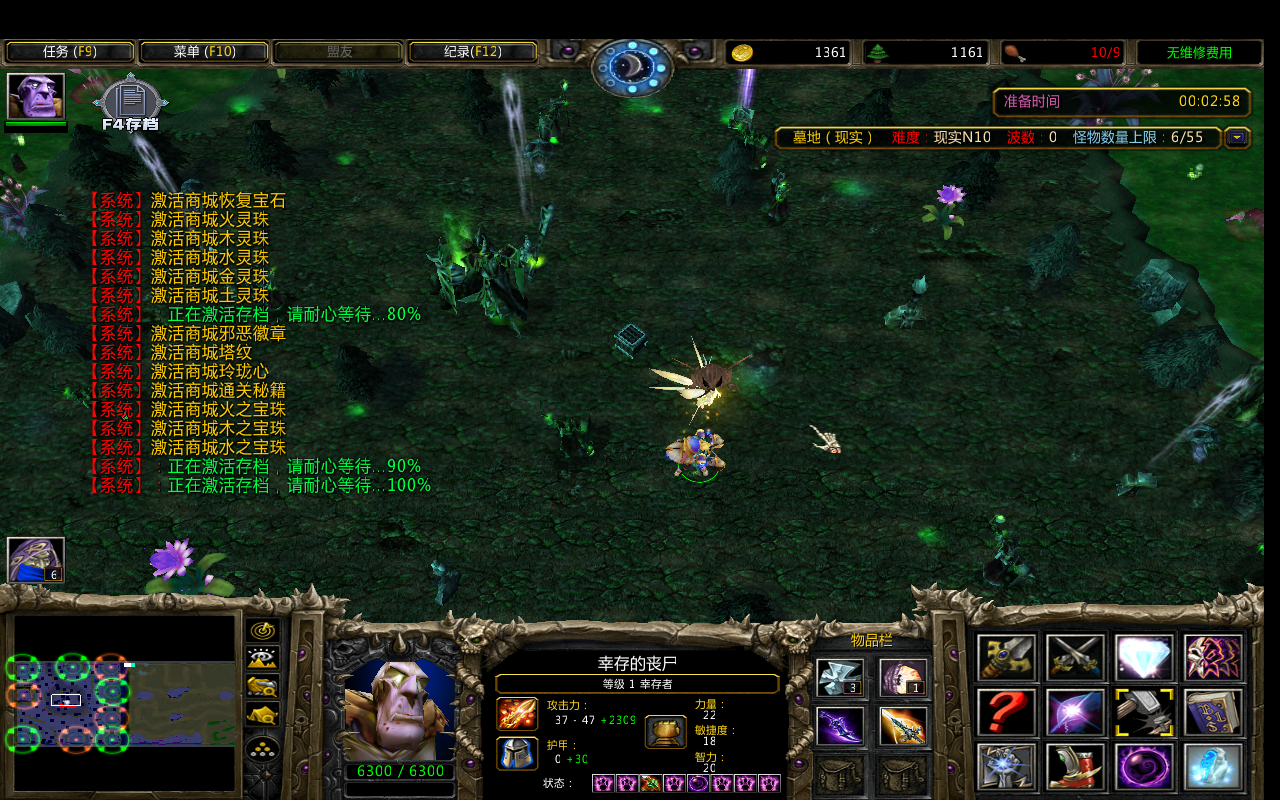Click on the minimap
1280x800 pixels.
(124, 702)
